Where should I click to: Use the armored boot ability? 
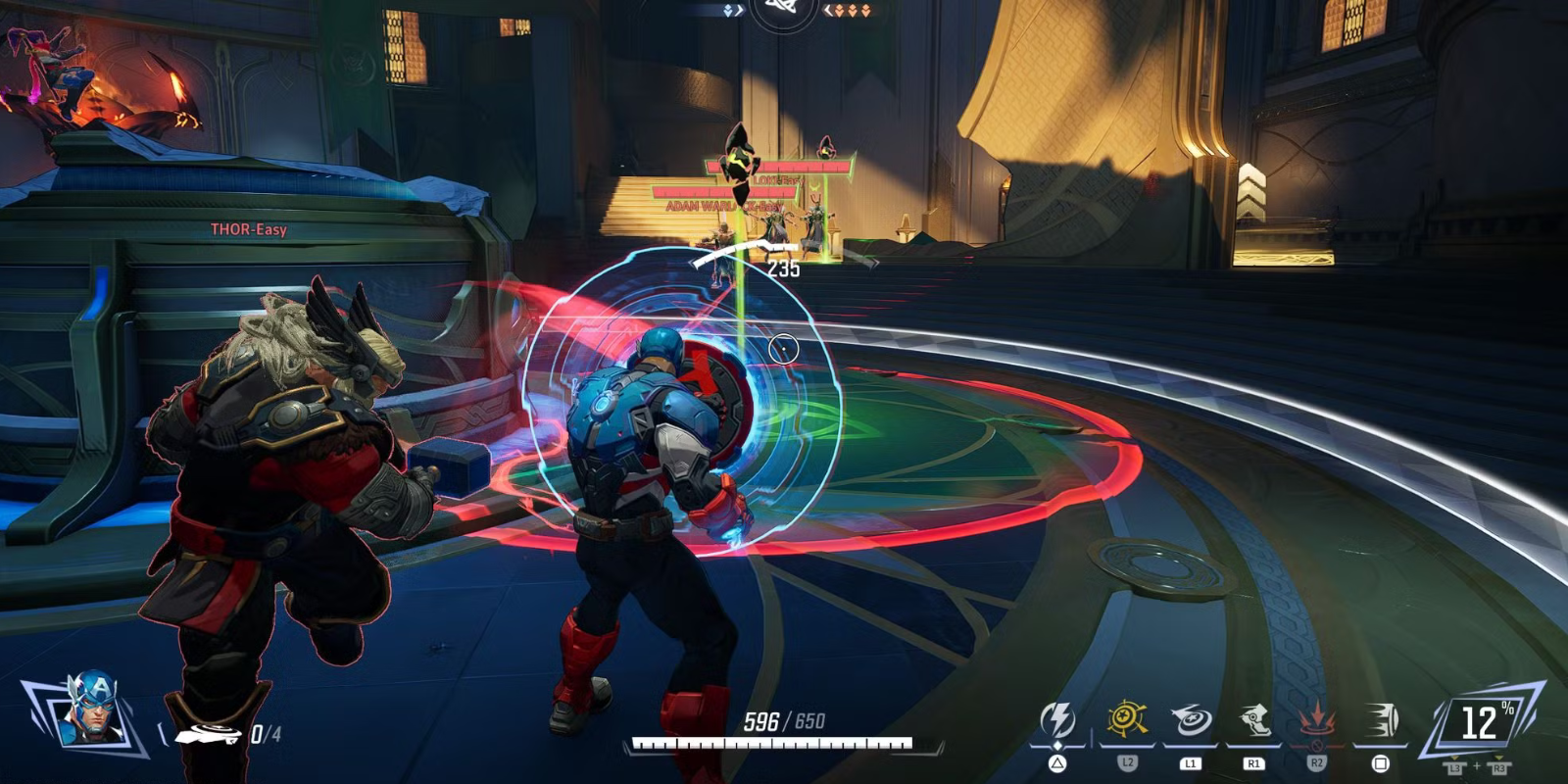coord(1253,721)
